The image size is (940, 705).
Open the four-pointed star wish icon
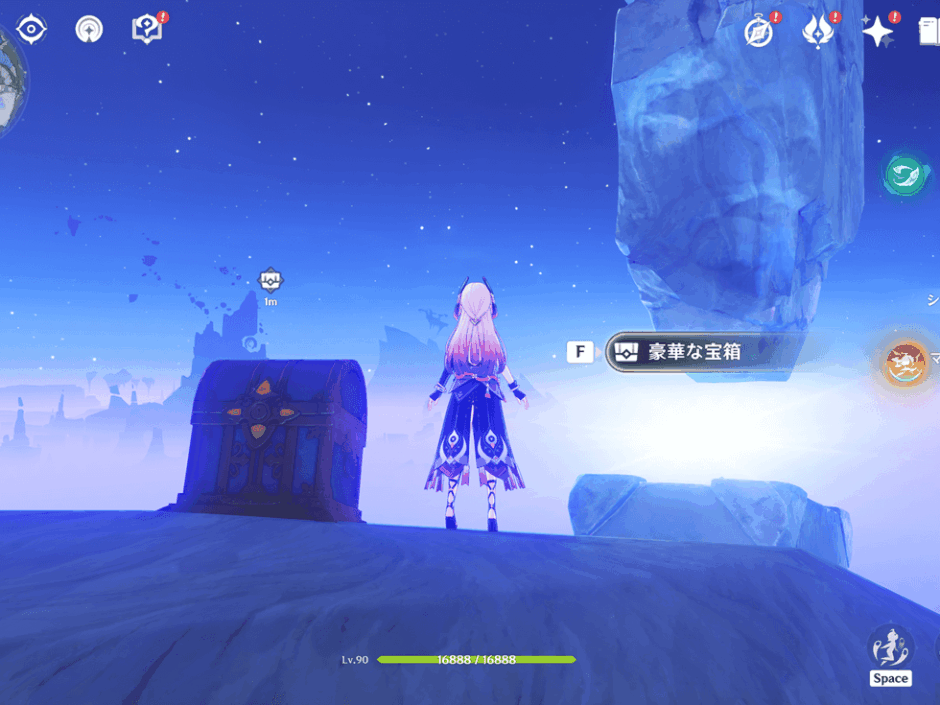(877, 32)
